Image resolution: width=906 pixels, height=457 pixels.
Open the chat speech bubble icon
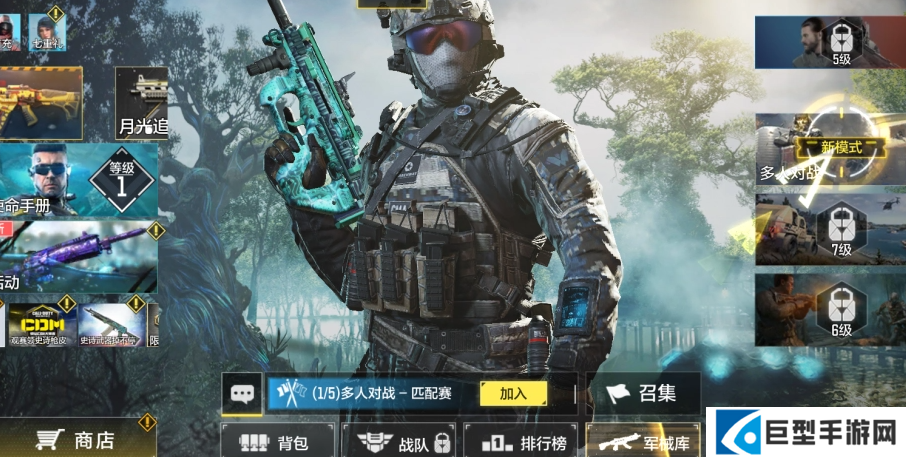point(243,393)
